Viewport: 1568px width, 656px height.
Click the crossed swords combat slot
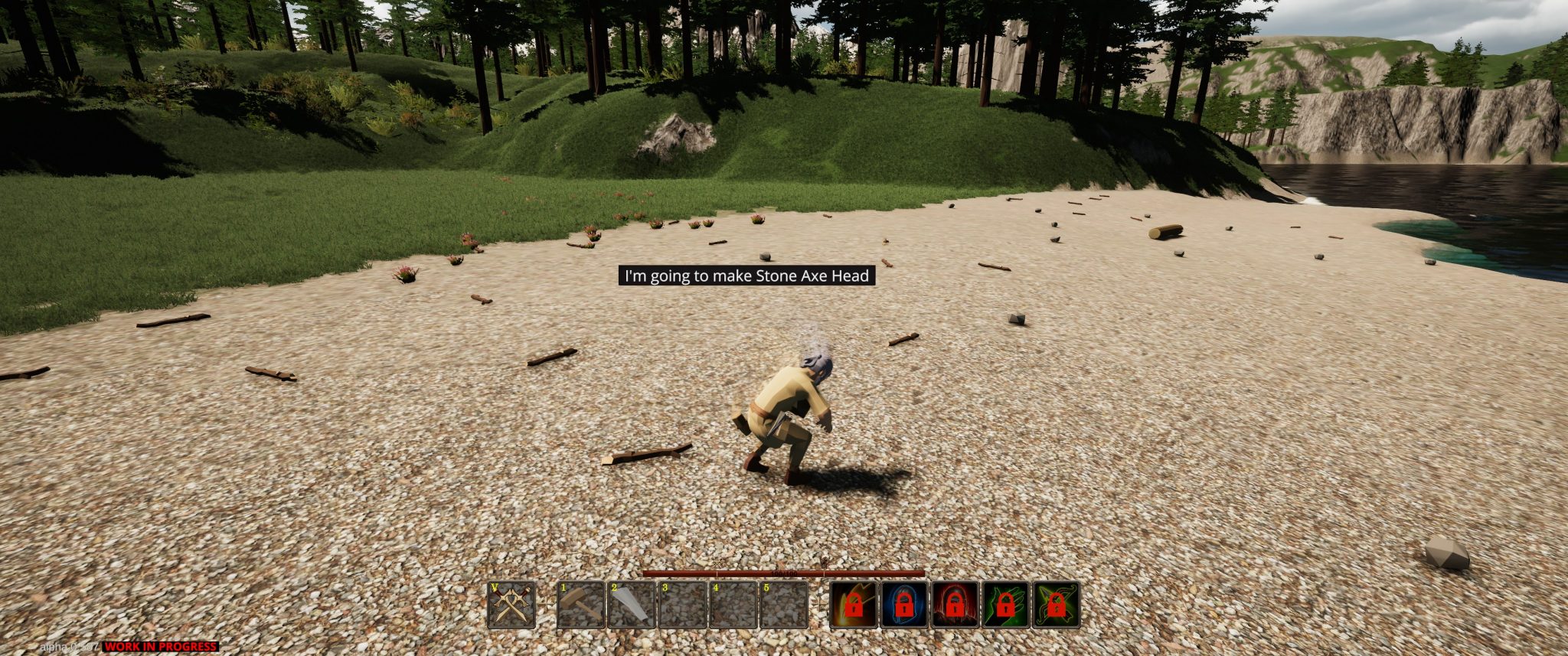click(x=511, y=605)
